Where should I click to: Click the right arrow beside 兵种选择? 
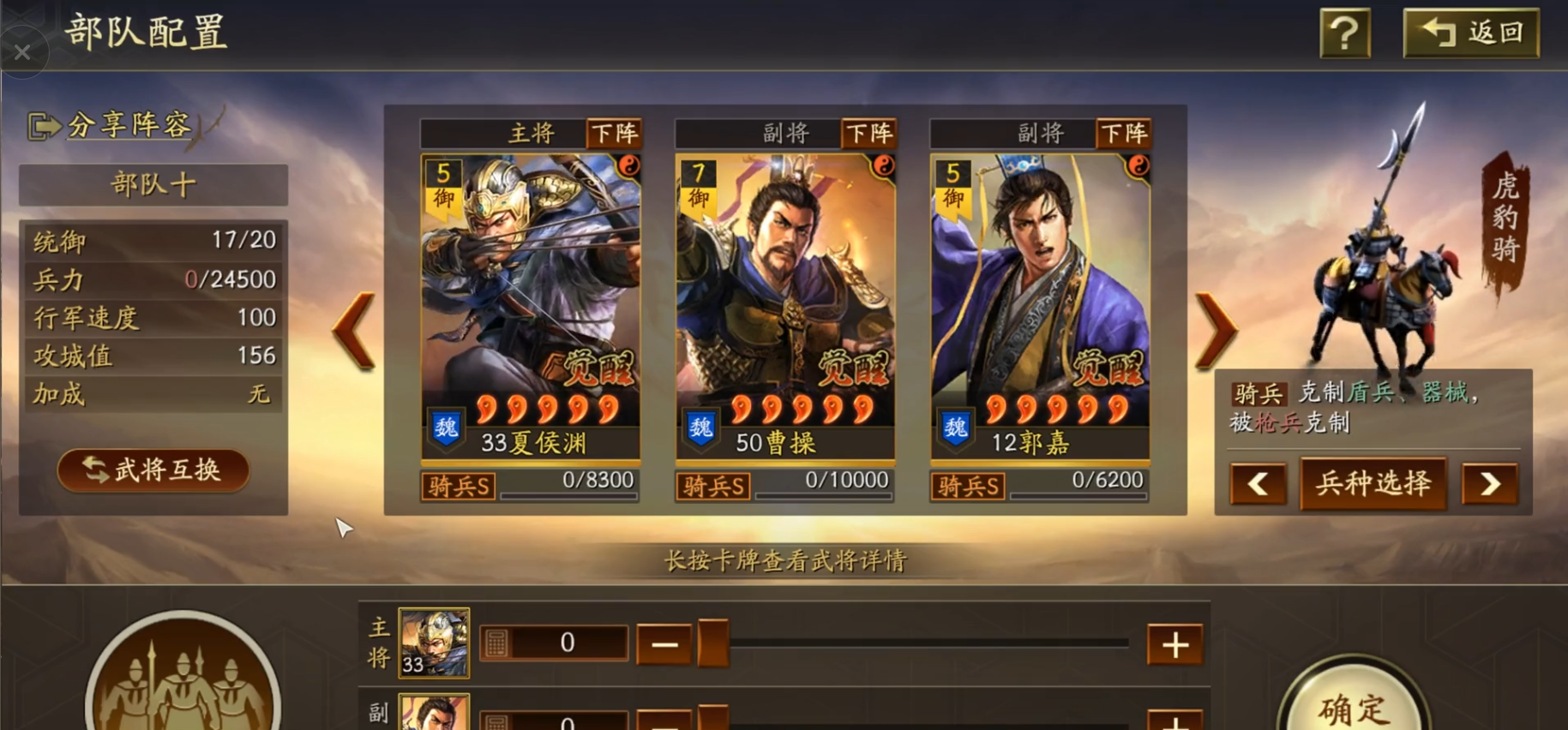point(1489,484)
